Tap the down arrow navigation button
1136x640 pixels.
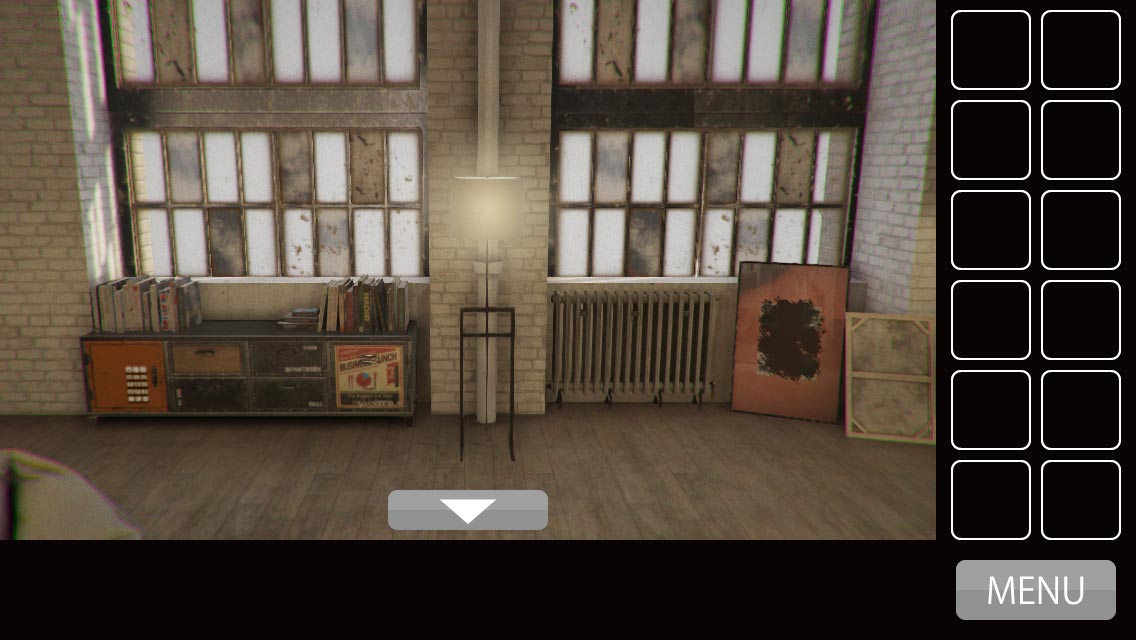tap(468, 510)
